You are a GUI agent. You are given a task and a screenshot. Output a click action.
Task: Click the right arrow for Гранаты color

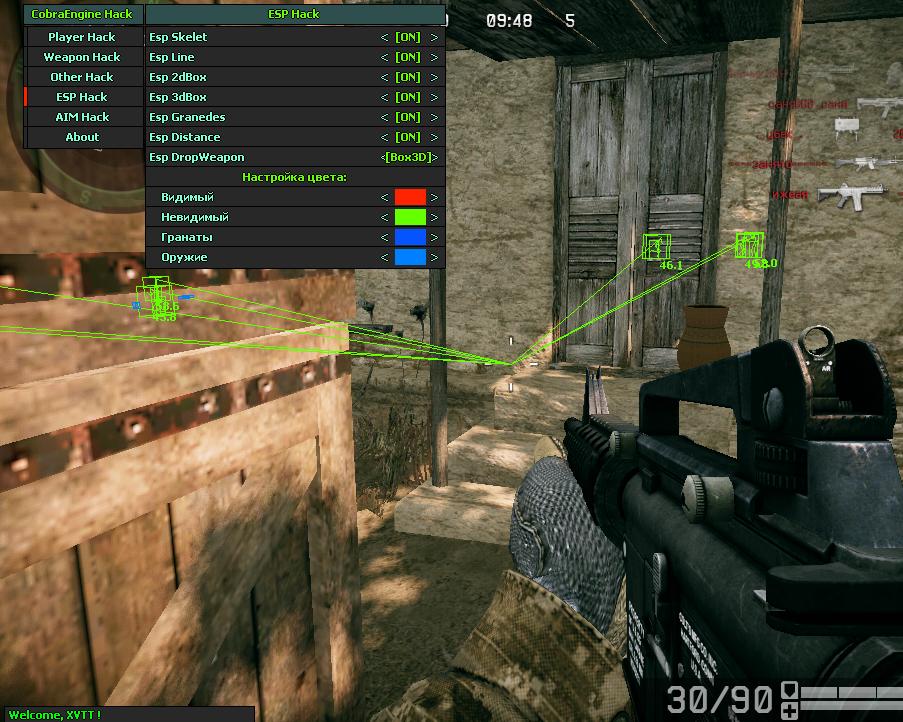tap(434, 237)
